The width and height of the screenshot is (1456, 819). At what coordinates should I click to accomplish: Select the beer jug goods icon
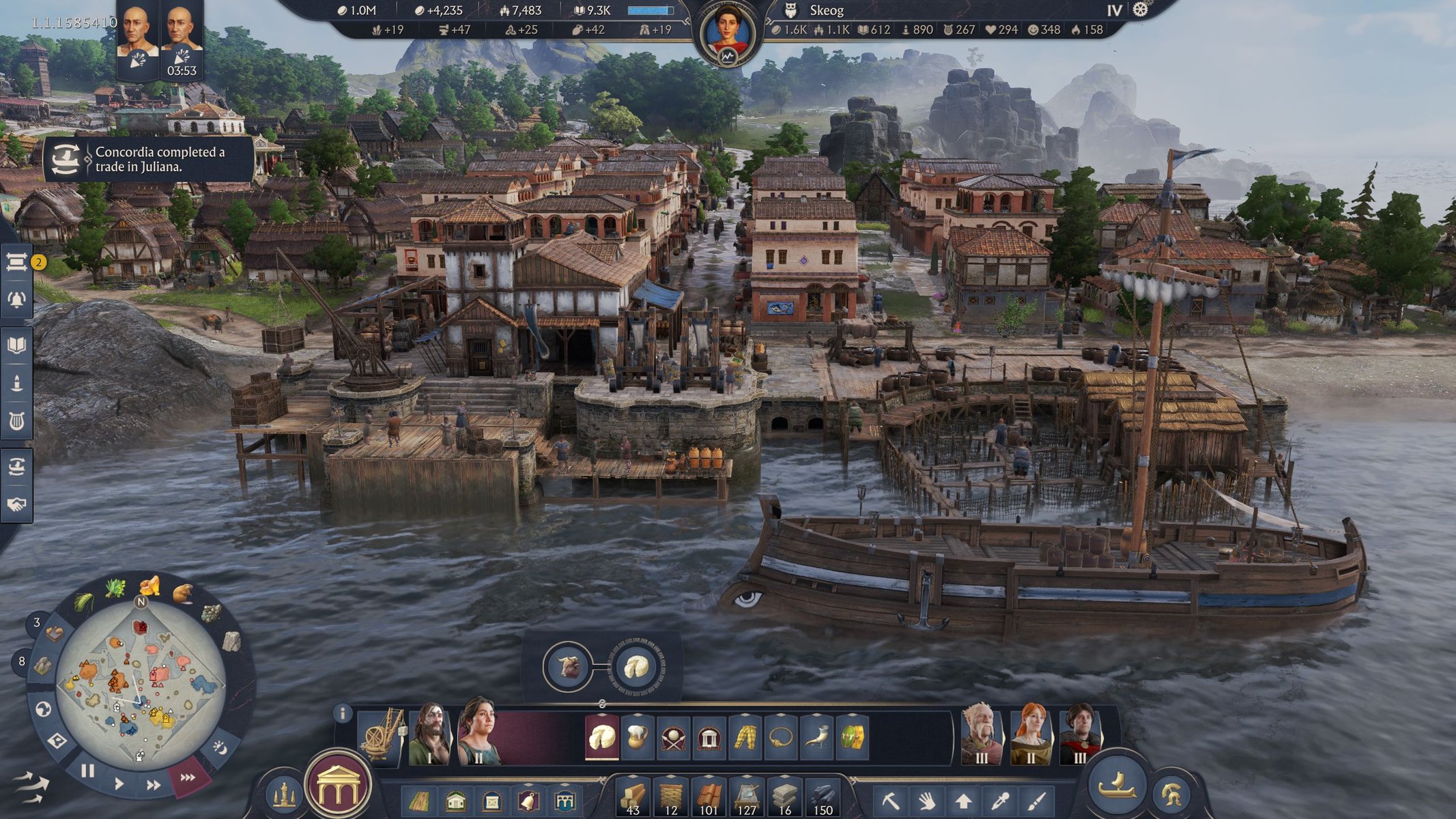point(638,737)
